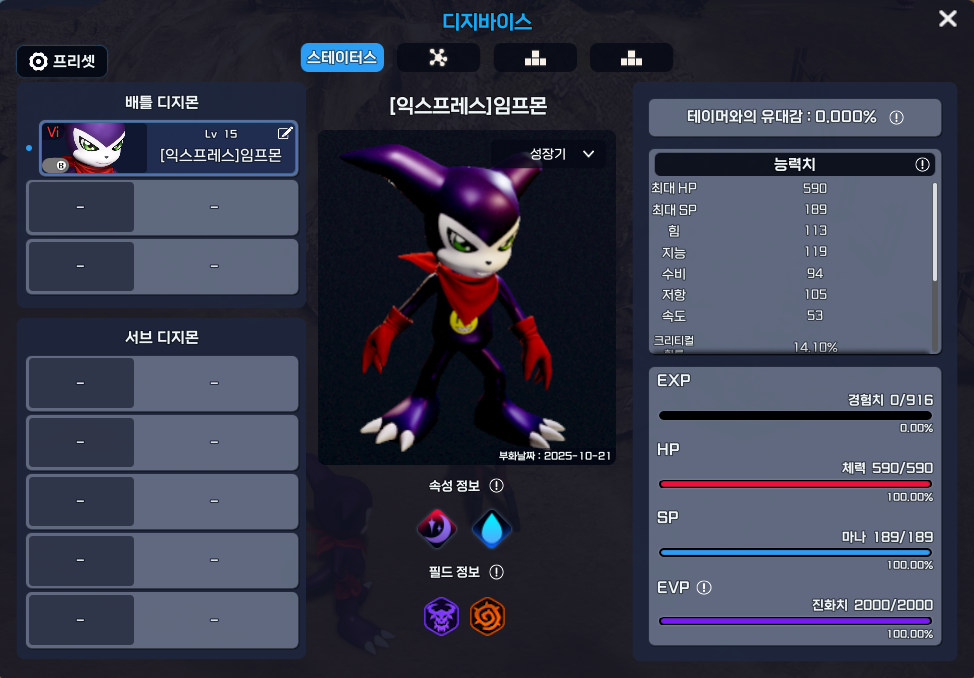
Task: Switch to the 스테이터스 tab
Action: click(x=342, y=57)
